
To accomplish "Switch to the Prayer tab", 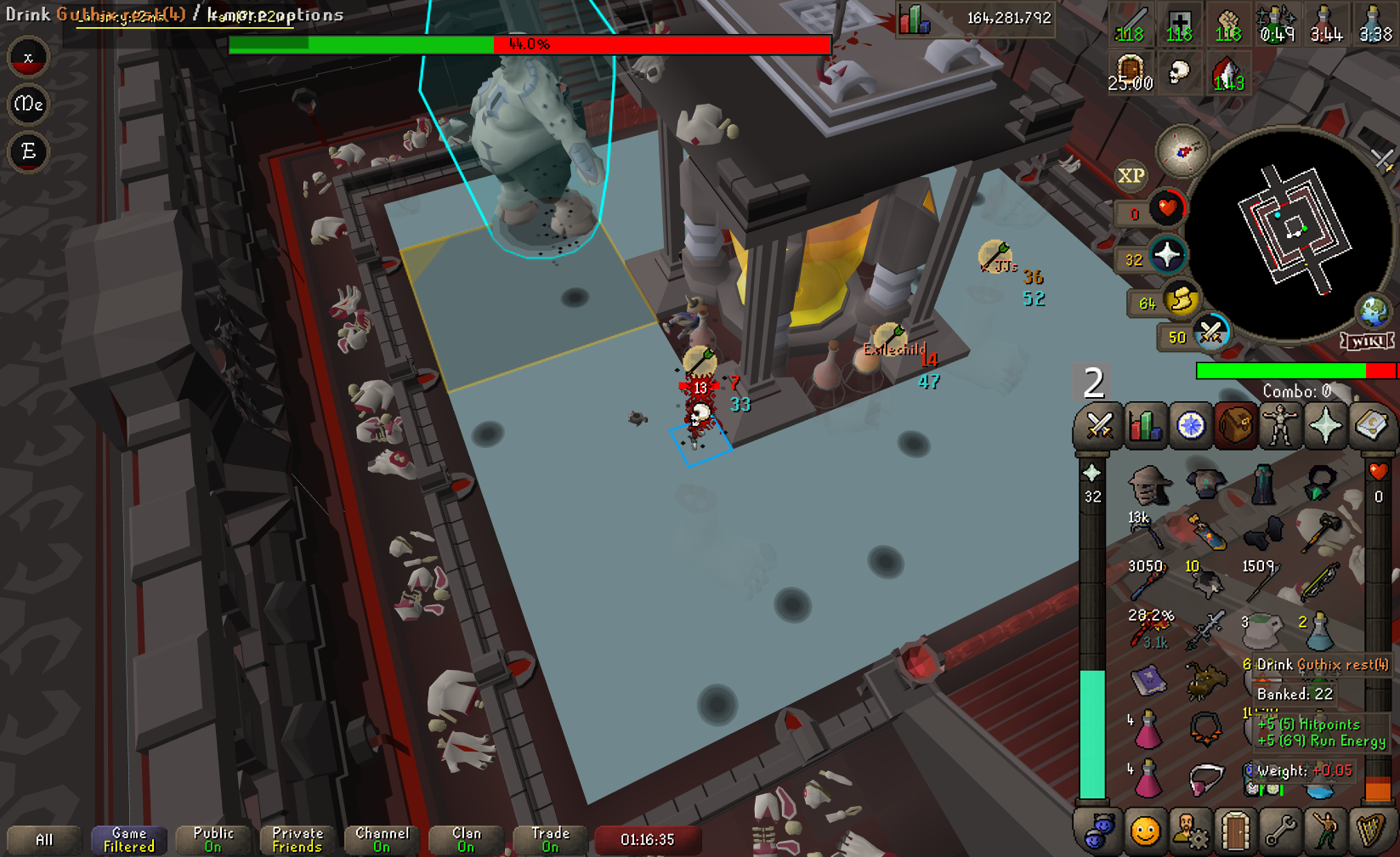I will pos(1325,426).
